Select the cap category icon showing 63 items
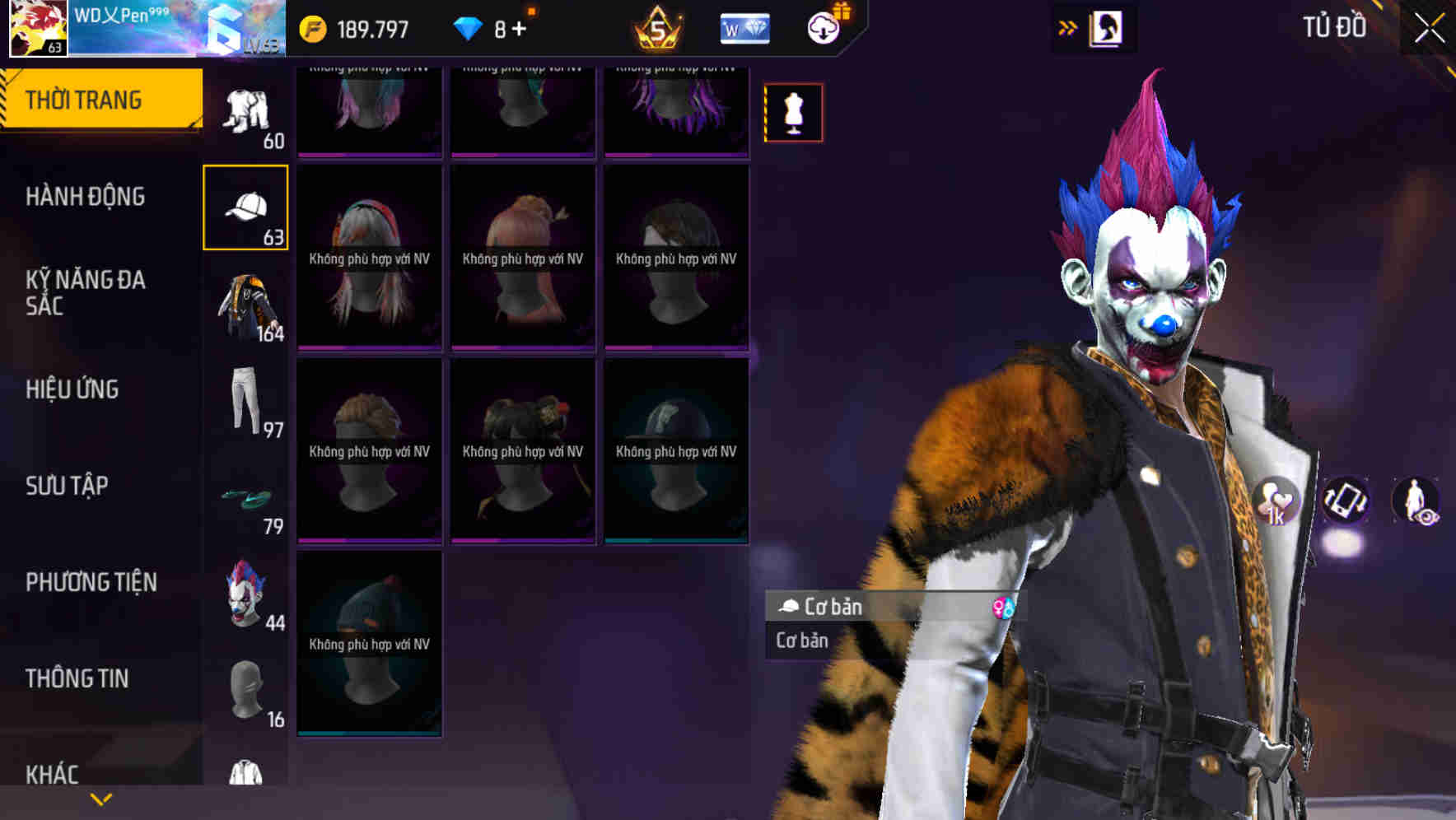 [x=246, y=207]
